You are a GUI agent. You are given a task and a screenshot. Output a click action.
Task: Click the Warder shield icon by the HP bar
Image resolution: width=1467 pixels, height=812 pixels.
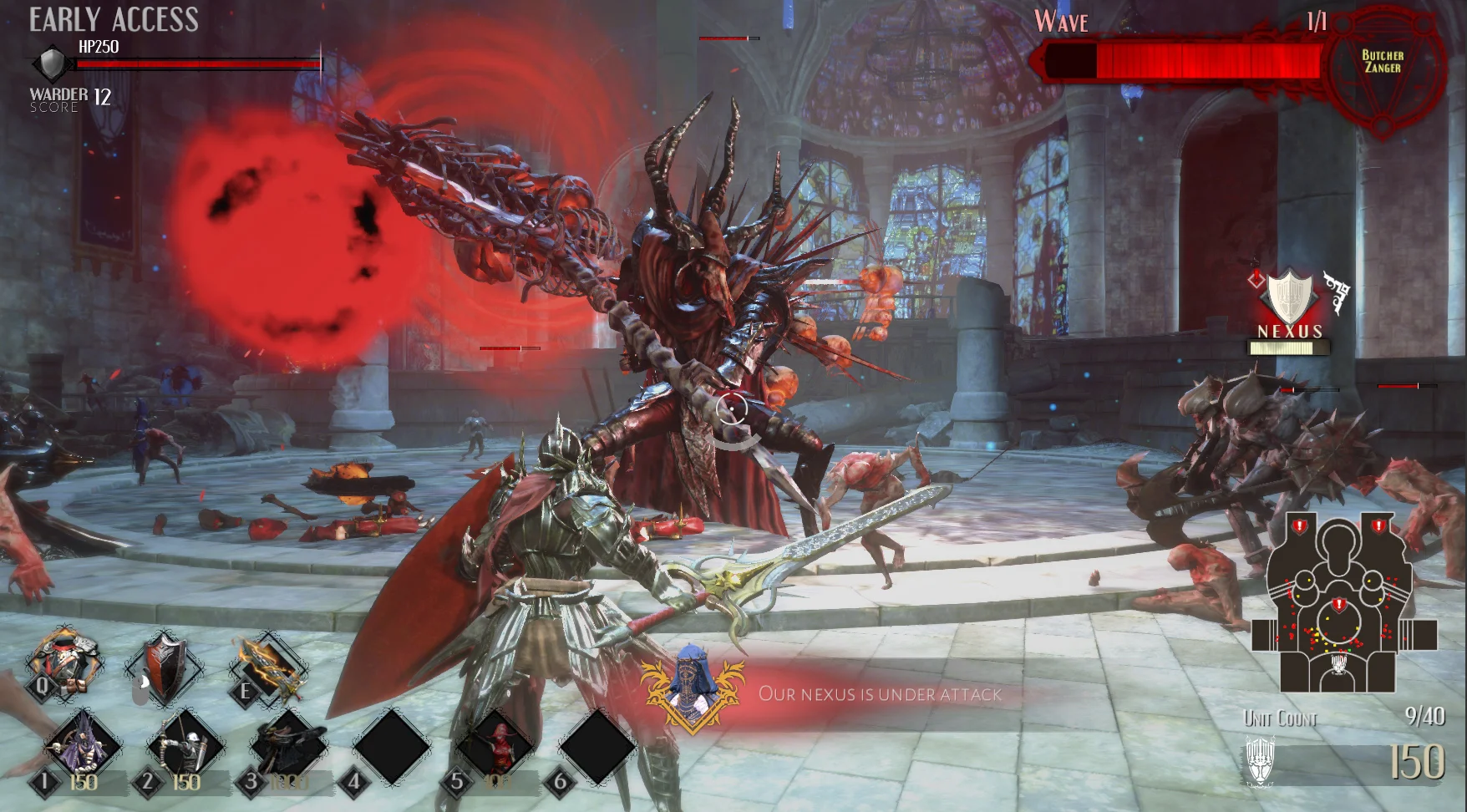point(52,63)
